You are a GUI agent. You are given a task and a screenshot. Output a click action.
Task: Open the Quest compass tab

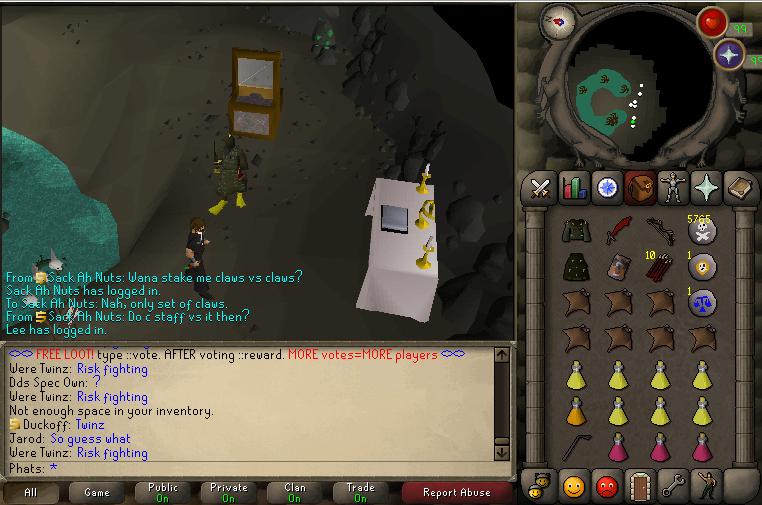click(x=607, y=187)
